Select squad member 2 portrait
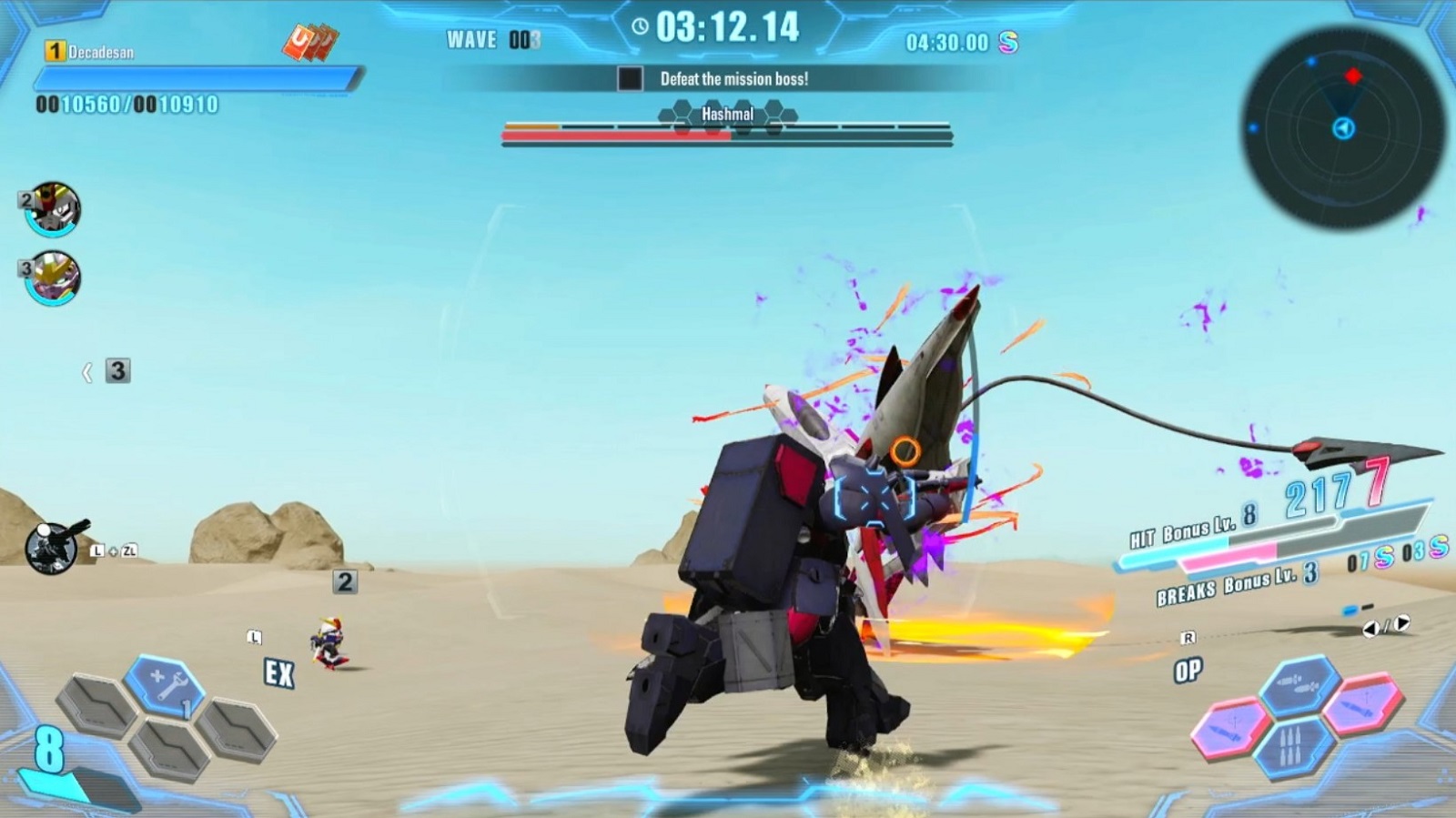 [54, 210]
